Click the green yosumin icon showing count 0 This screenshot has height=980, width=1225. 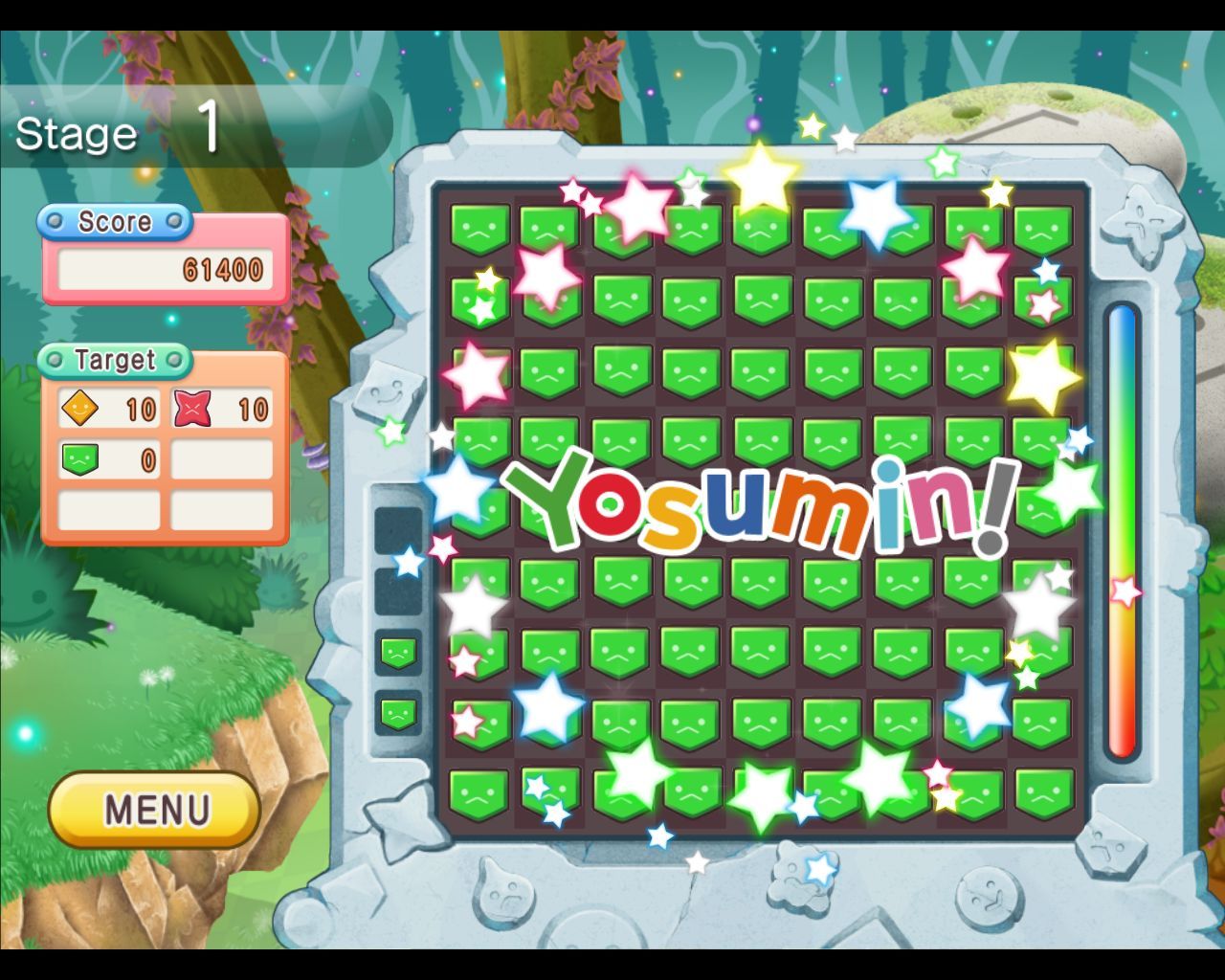click(x=82, y=458)
